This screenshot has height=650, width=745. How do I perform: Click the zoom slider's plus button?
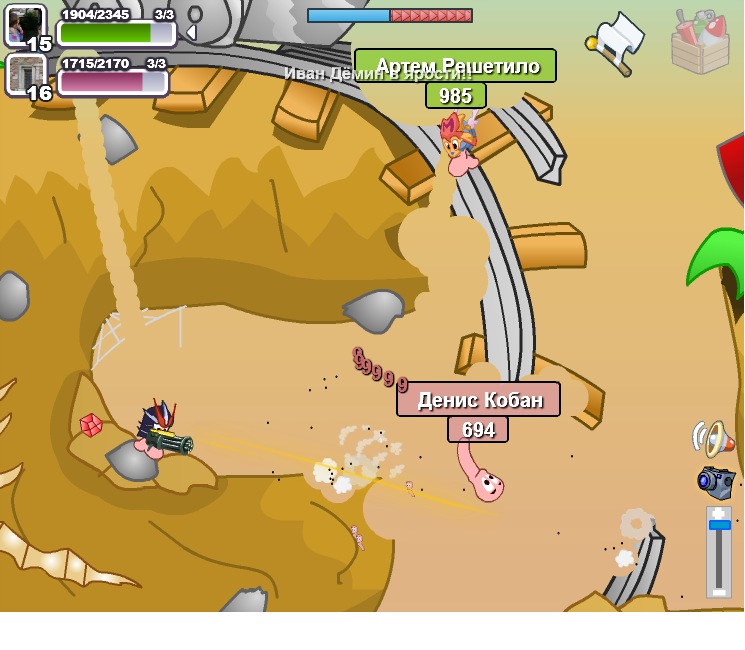pos(718,513)
